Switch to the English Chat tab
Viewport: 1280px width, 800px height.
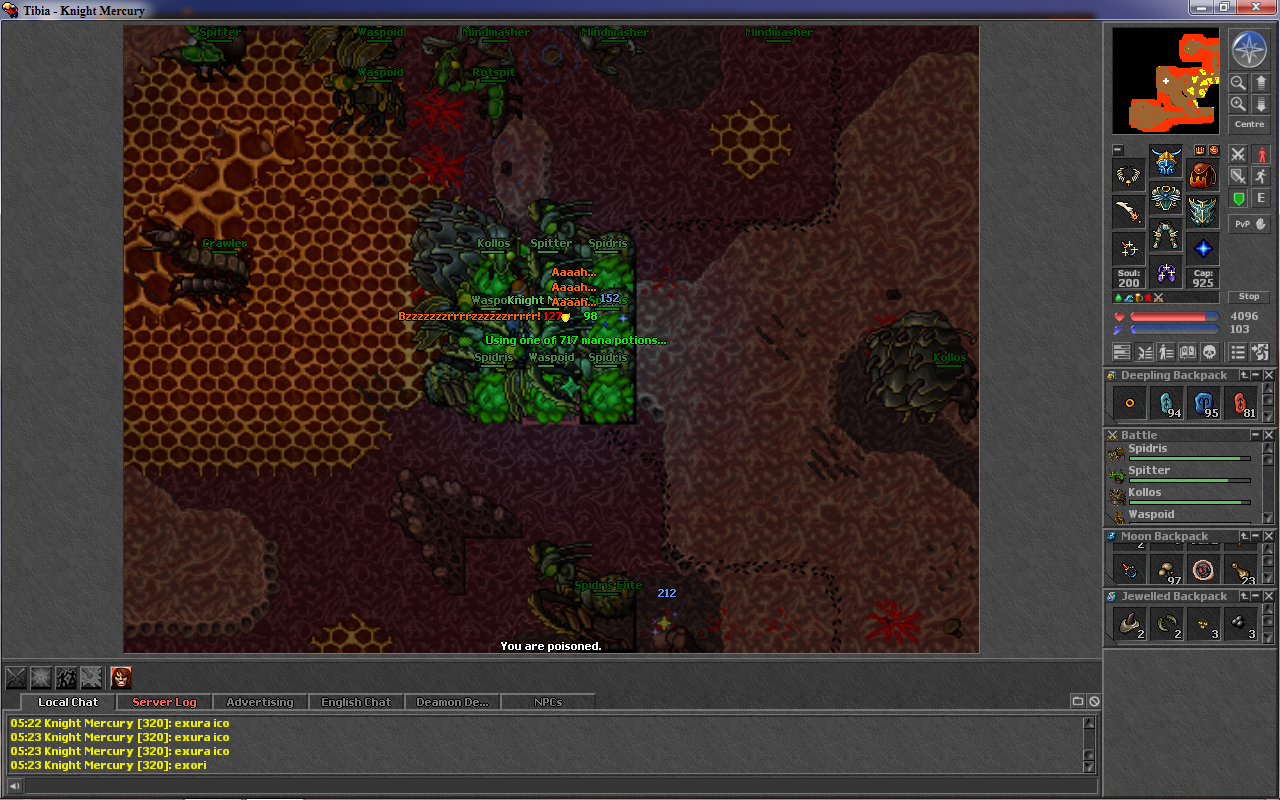pos(356,702)
